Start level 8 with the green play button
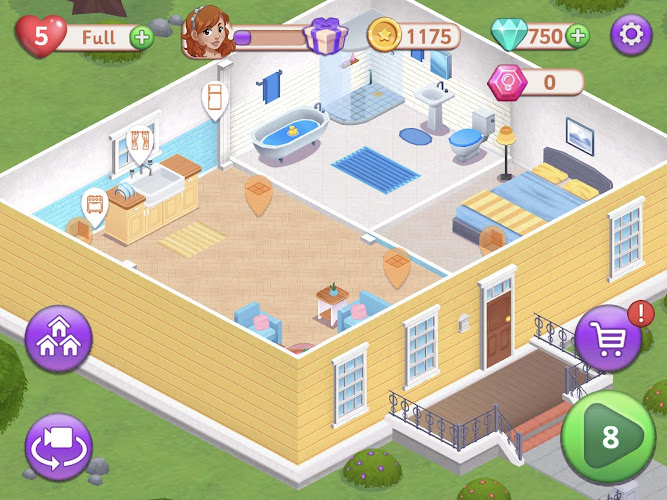The image size is (667, 500). pos(608,437)
